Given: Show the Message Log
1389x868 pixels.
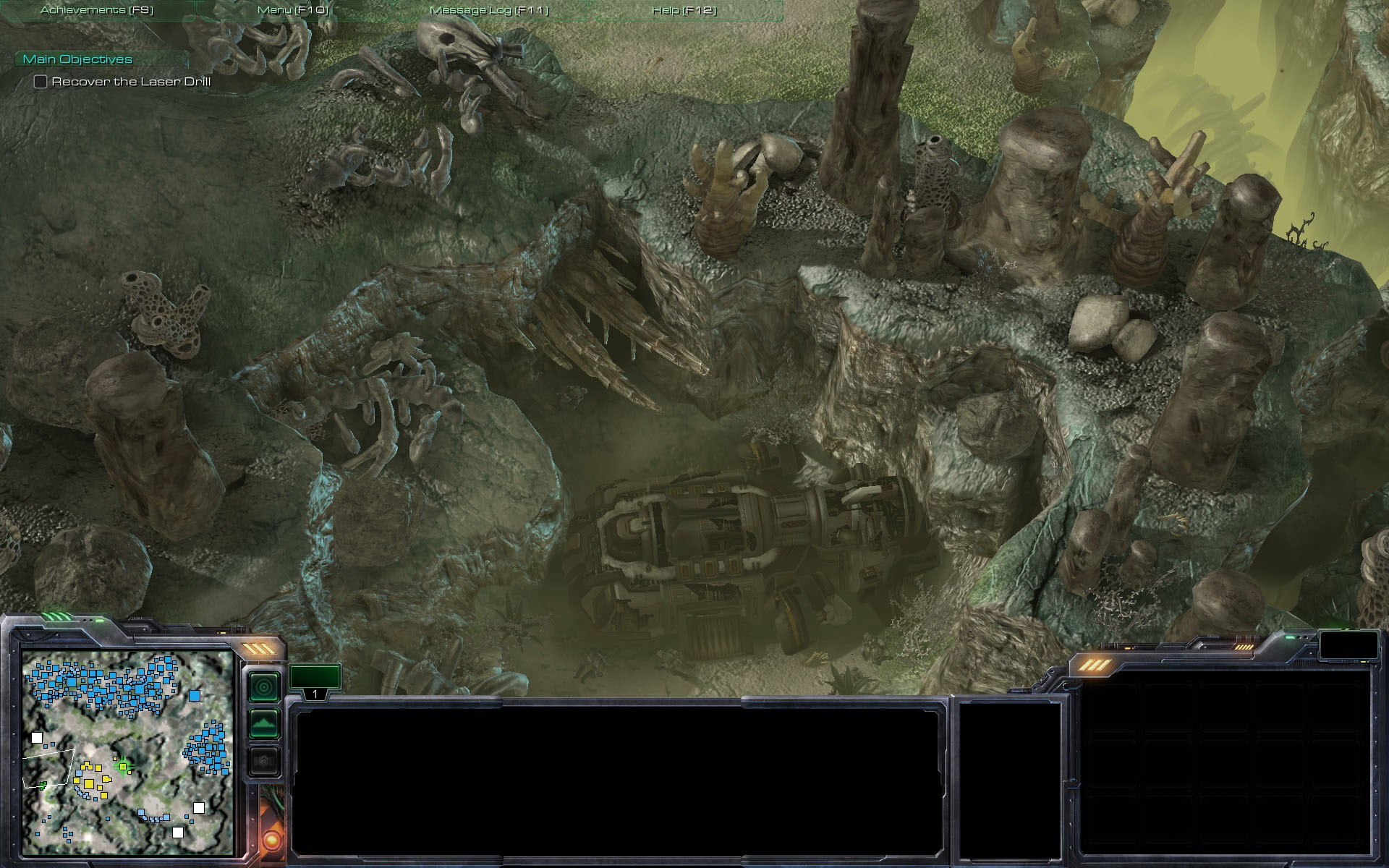Looking at the screenshot, I should (x=489, y=10).
